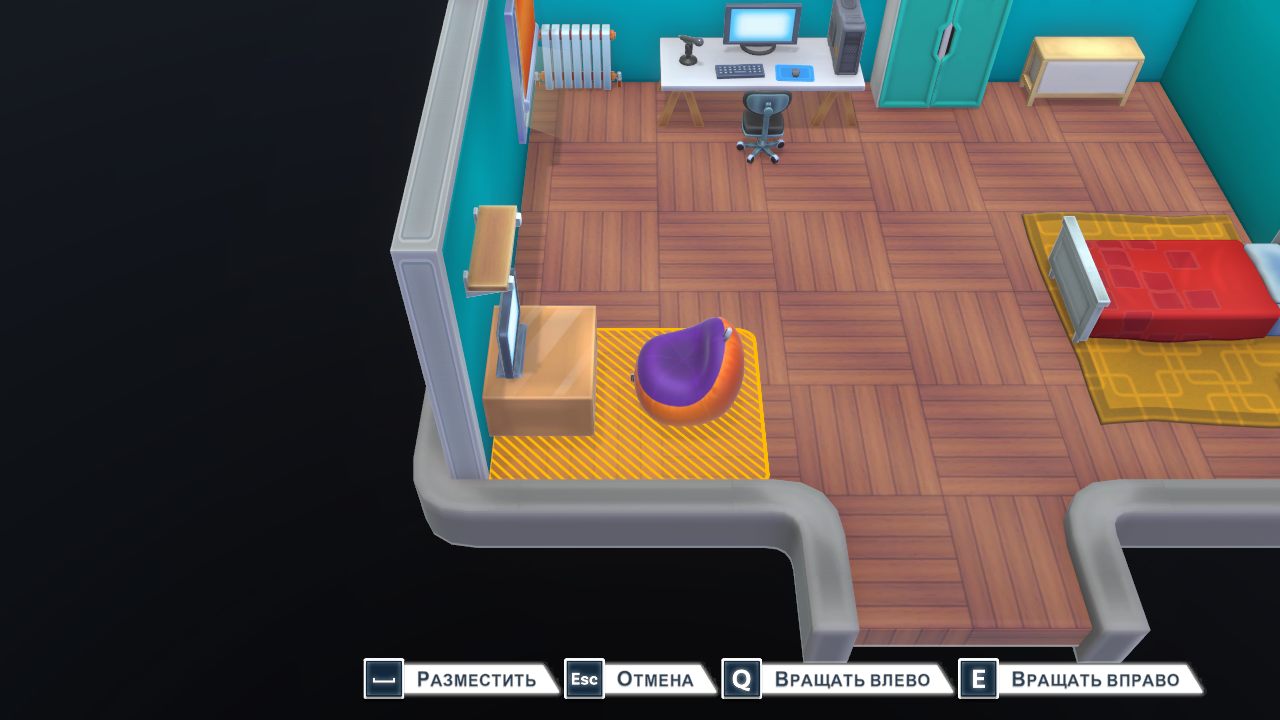Select the teal double door
The width and height of the screenshot is (1280, 720).
[x=930, y=50]
